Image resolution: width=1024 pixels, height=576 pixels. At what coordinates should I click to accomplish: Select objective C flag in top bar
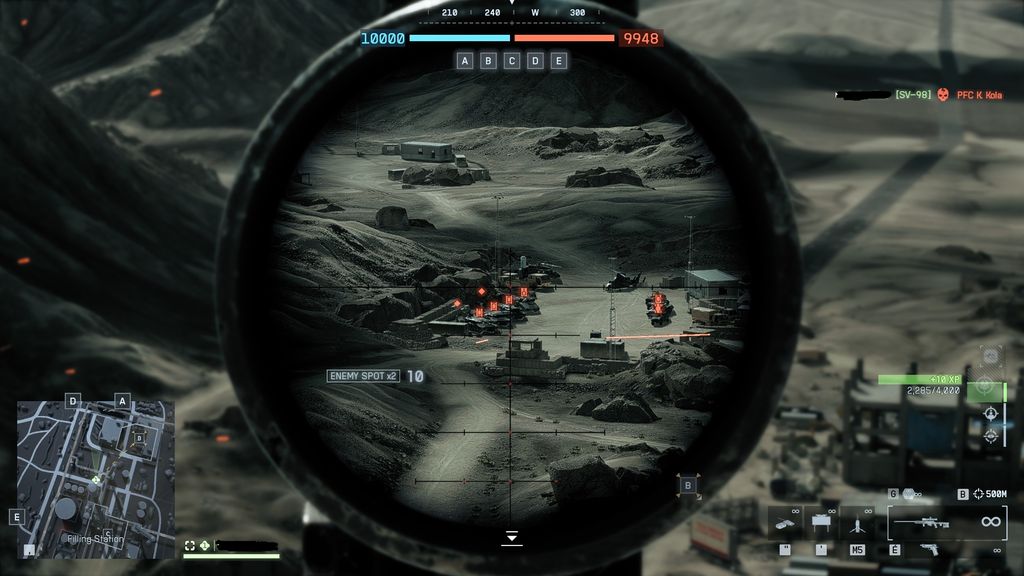pos(512,61)
